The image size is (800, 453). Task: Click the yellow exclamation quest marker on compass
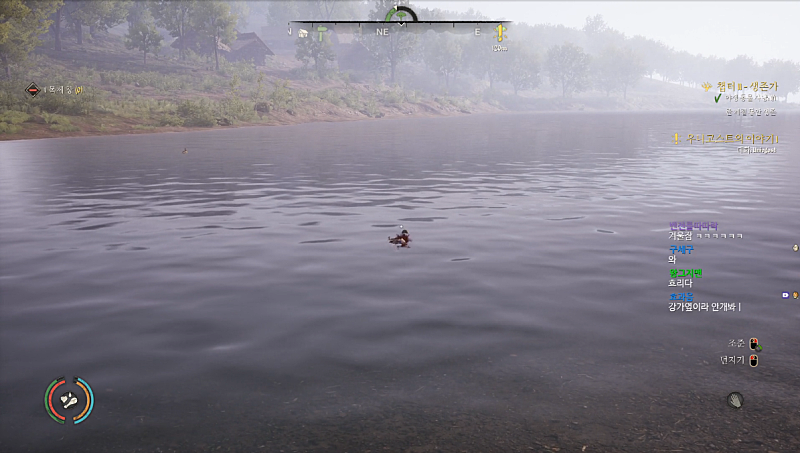(499, 34)
